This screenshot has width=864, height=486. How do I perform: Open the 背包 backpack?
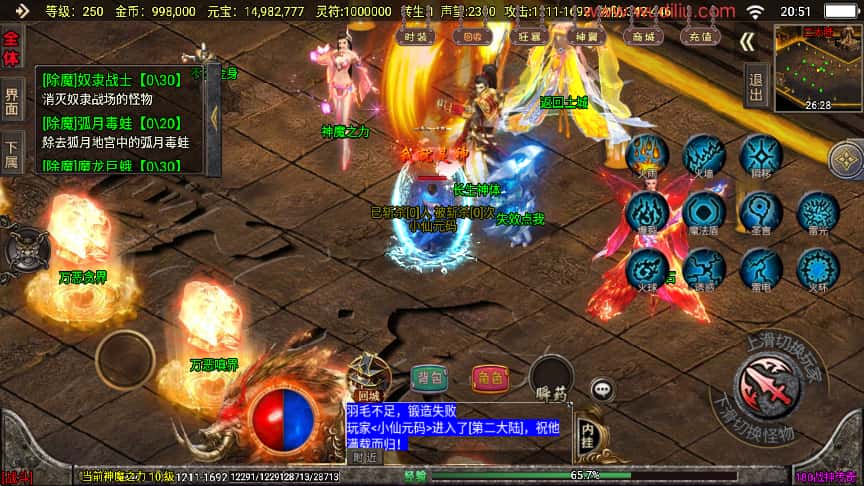(x=430, y=377)
